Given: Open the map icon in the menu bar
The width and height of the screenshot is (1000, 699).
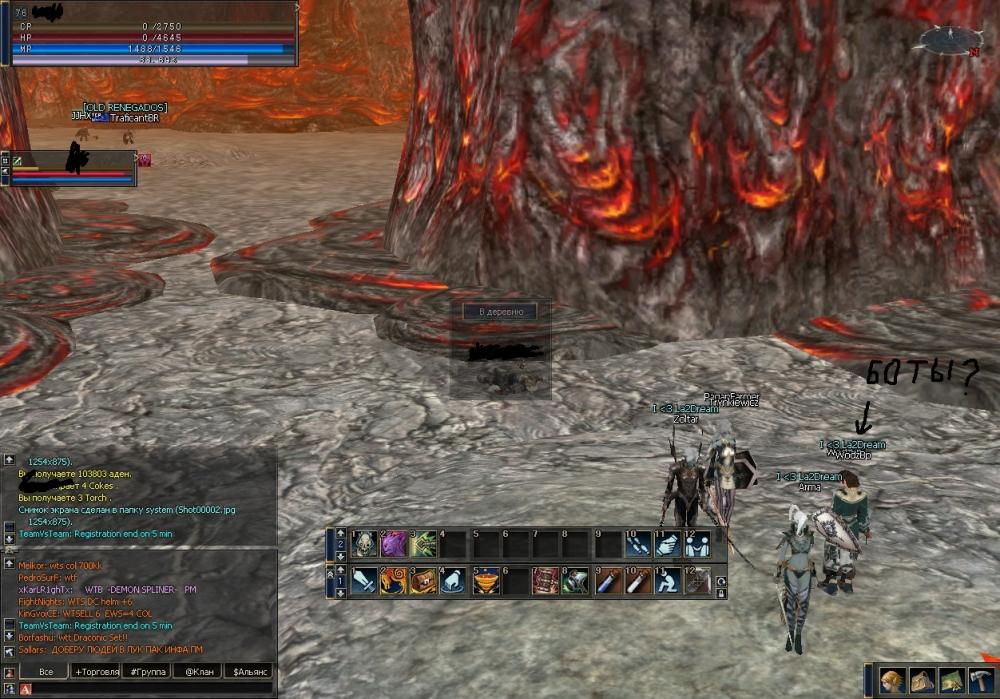Looking at the screenshot, I should pos(952,680).
